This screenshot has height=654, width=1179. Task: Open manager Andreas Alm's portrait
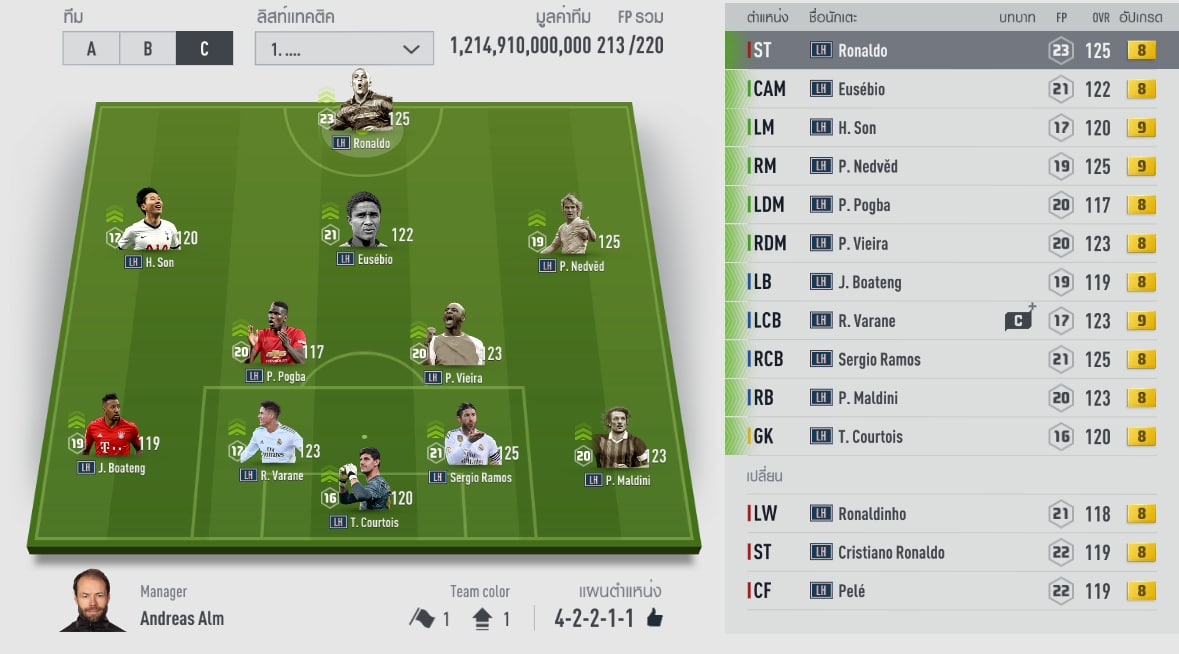(x=93, y=602)
